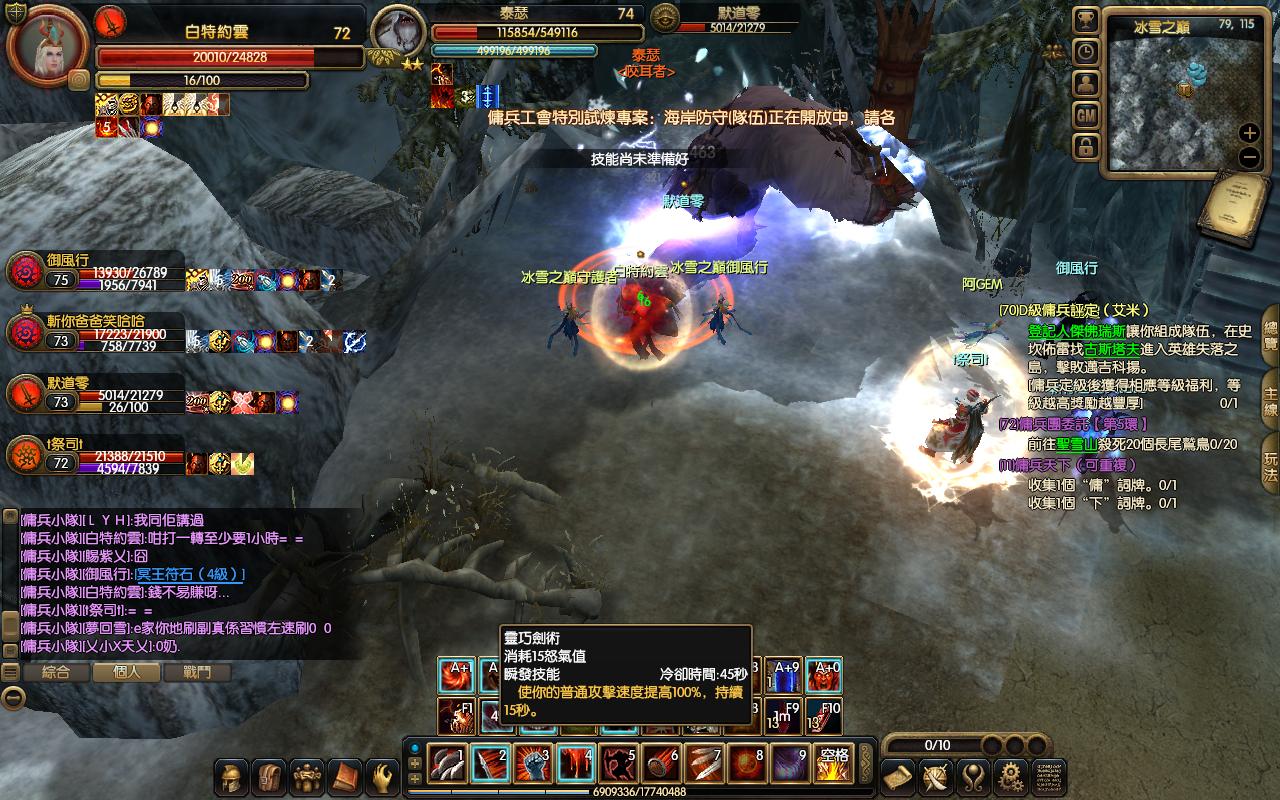Switch chat to the 綜合 tab

point(56,673)
